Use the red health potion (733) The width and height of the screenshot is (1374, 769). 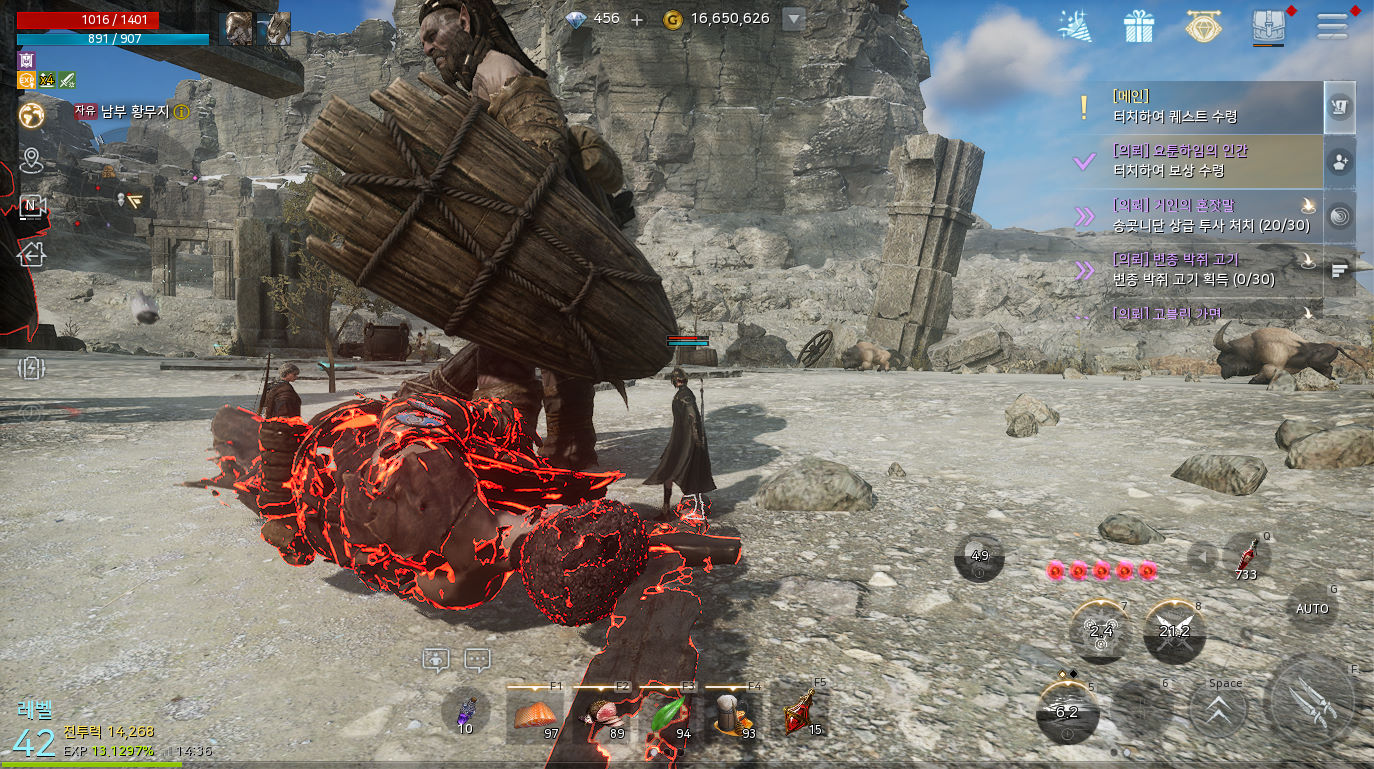click(1247, 558)
